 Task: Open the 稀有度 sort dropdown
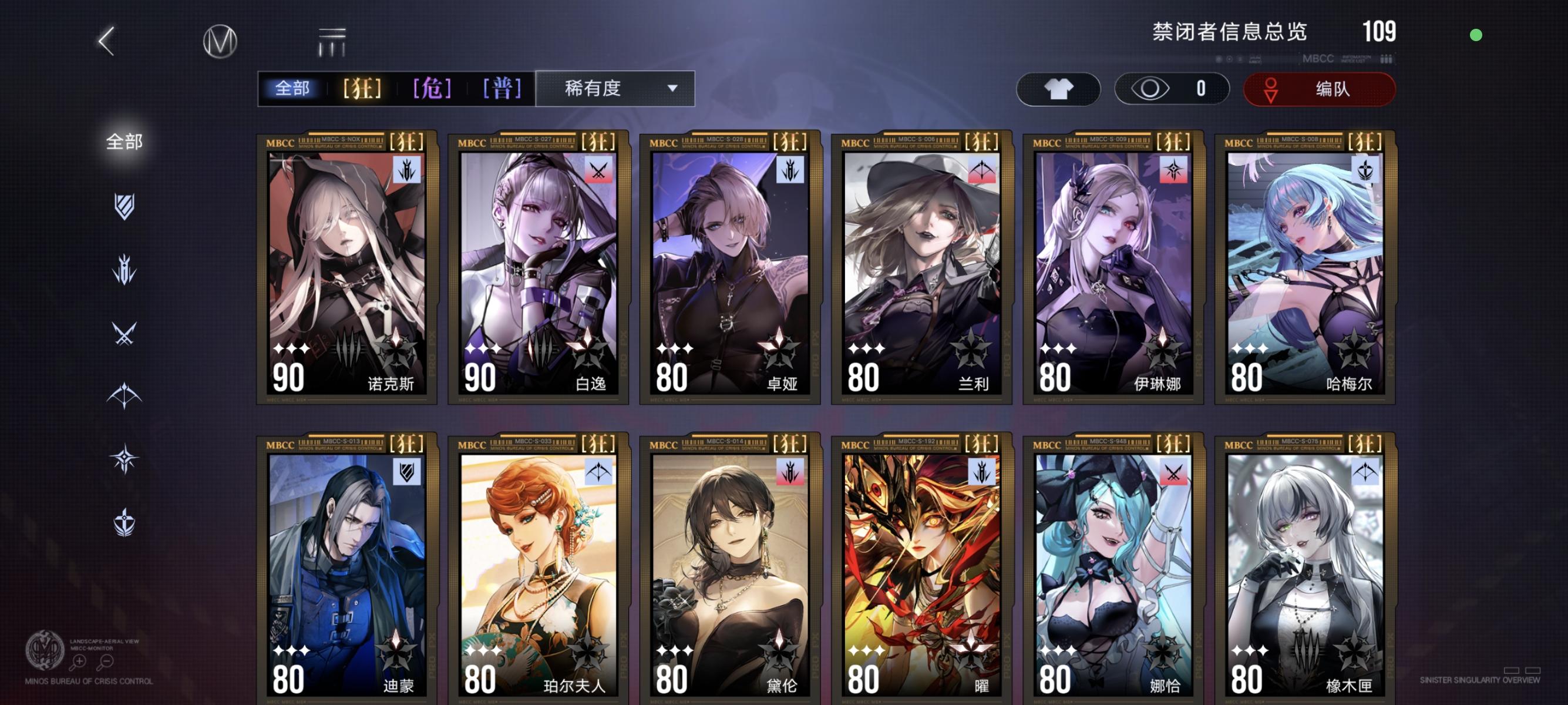click(615, 89)
